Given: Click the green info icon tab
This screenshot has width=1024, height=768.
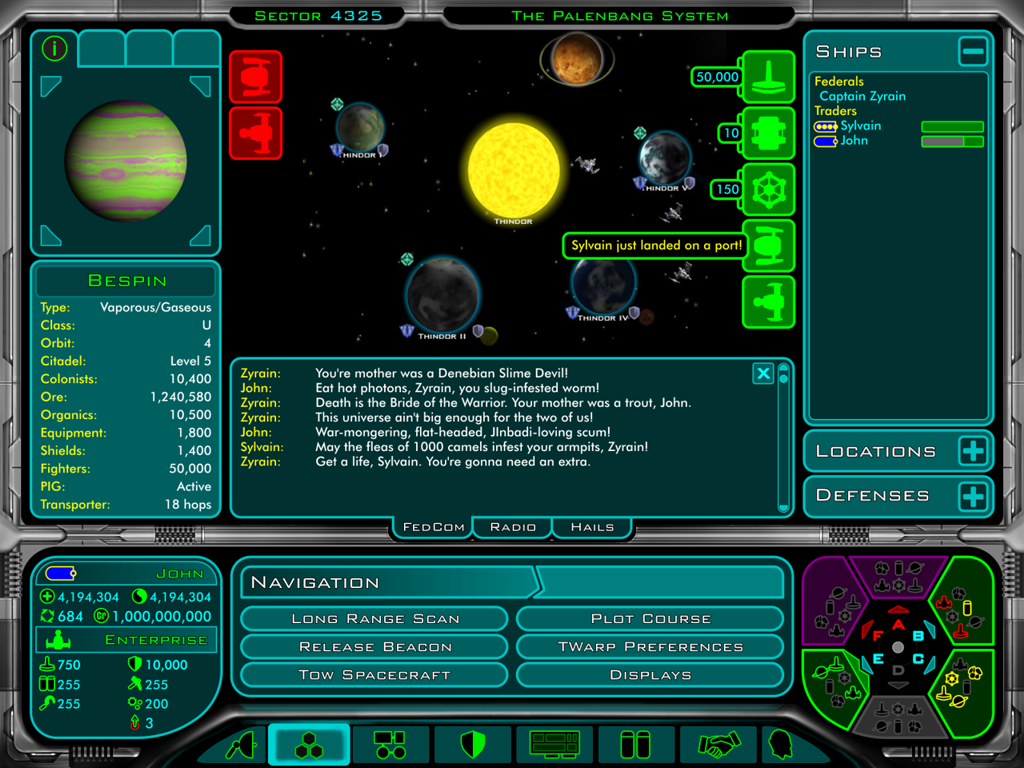Looking at the screenshot, I should 54,48.
